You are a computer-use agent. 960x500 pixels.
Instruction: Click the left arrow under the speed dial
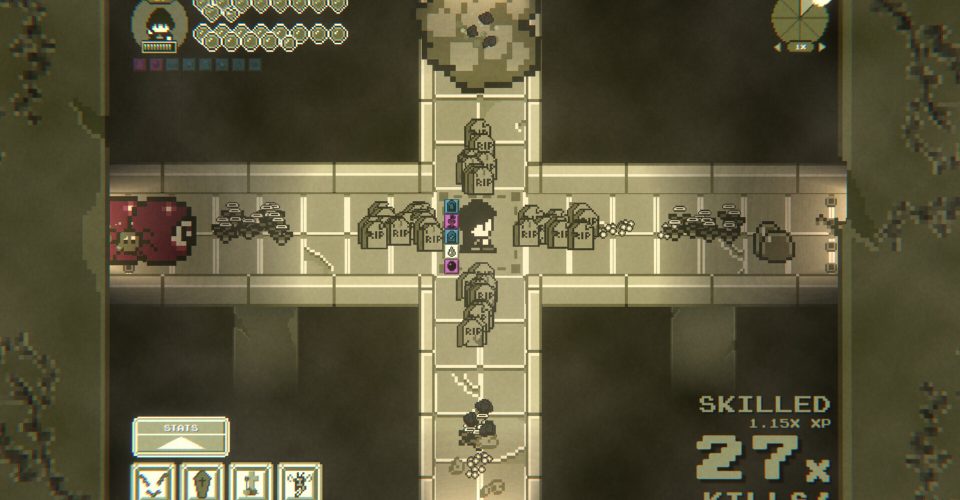[x=777, y=47]
